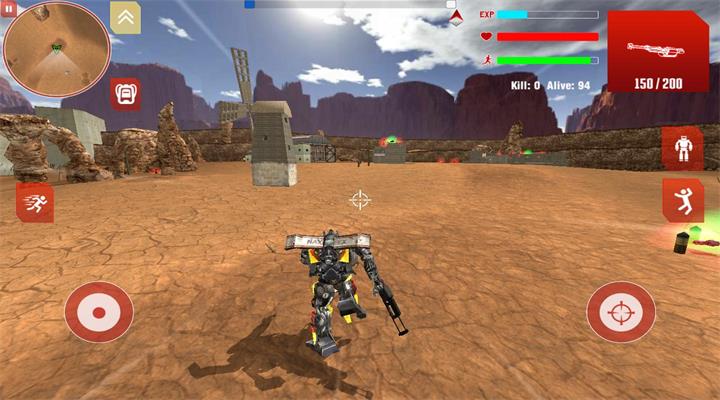Toggle the sprint running-man button
Viewport: 720px width, 400px height.
pos(34,205)
